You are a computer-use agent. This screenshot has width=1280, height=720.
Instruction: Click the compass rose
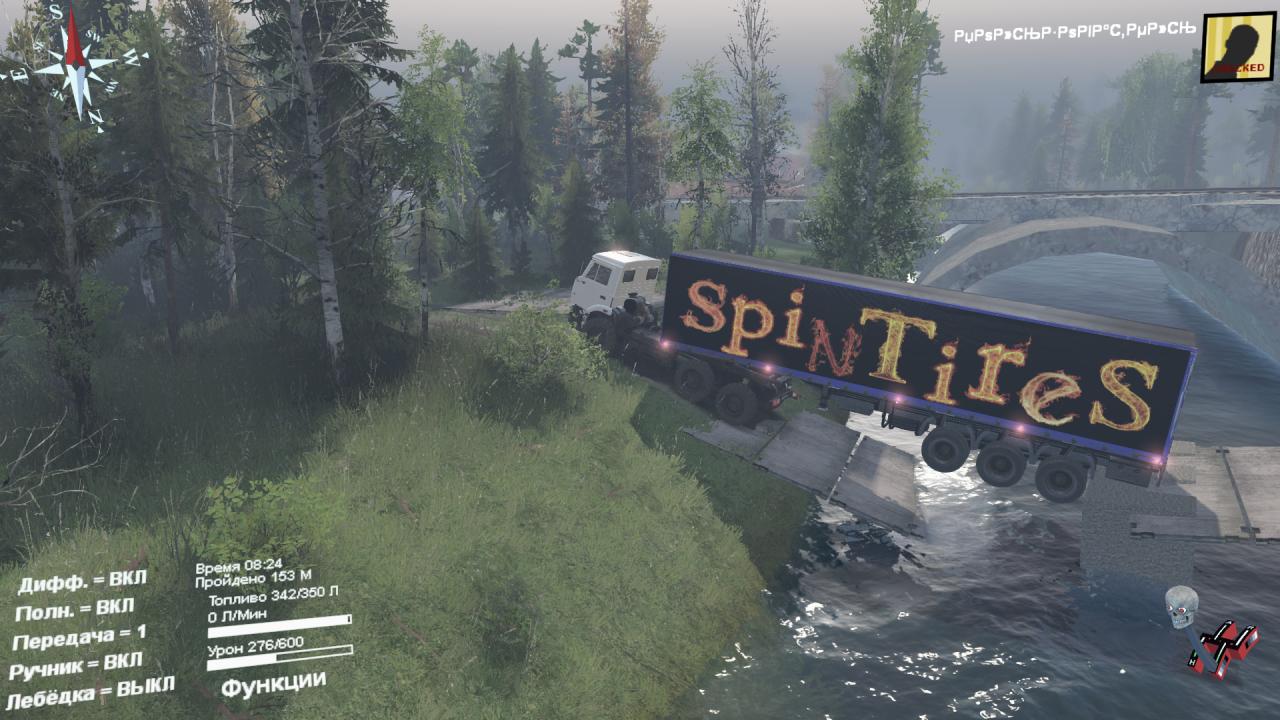click(75, 64)
